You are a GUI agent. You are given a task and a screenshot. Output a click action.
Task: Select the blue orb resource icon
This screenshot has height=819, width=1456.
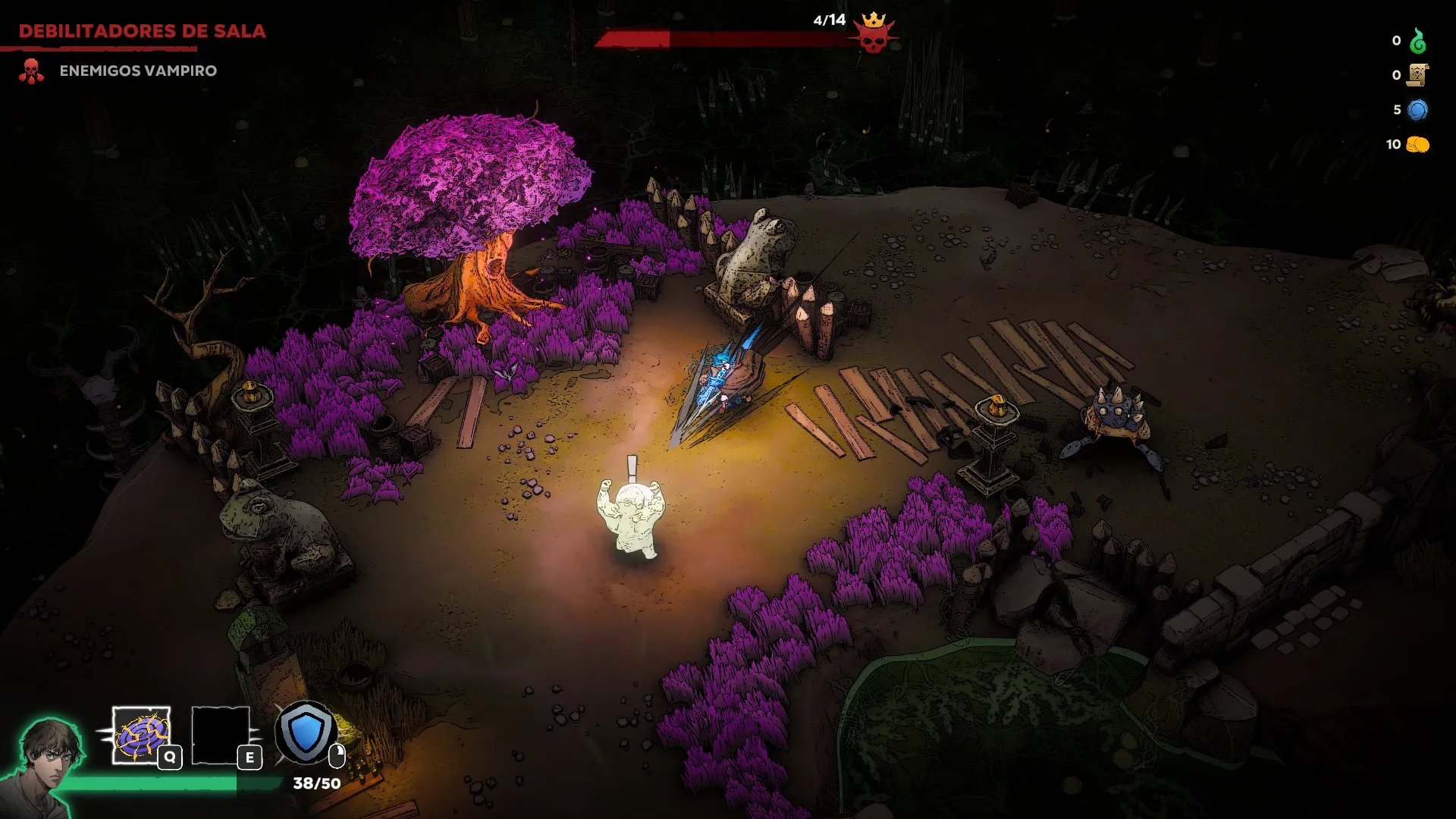[1417, 110]
